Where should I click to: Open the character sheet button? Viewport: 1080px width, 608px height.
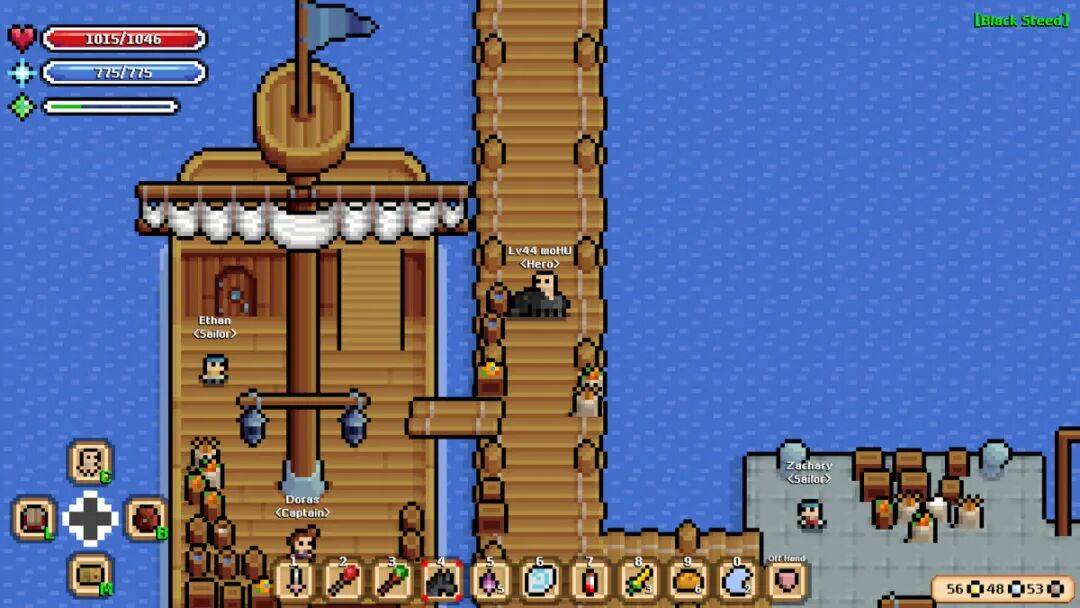[90, 462]
